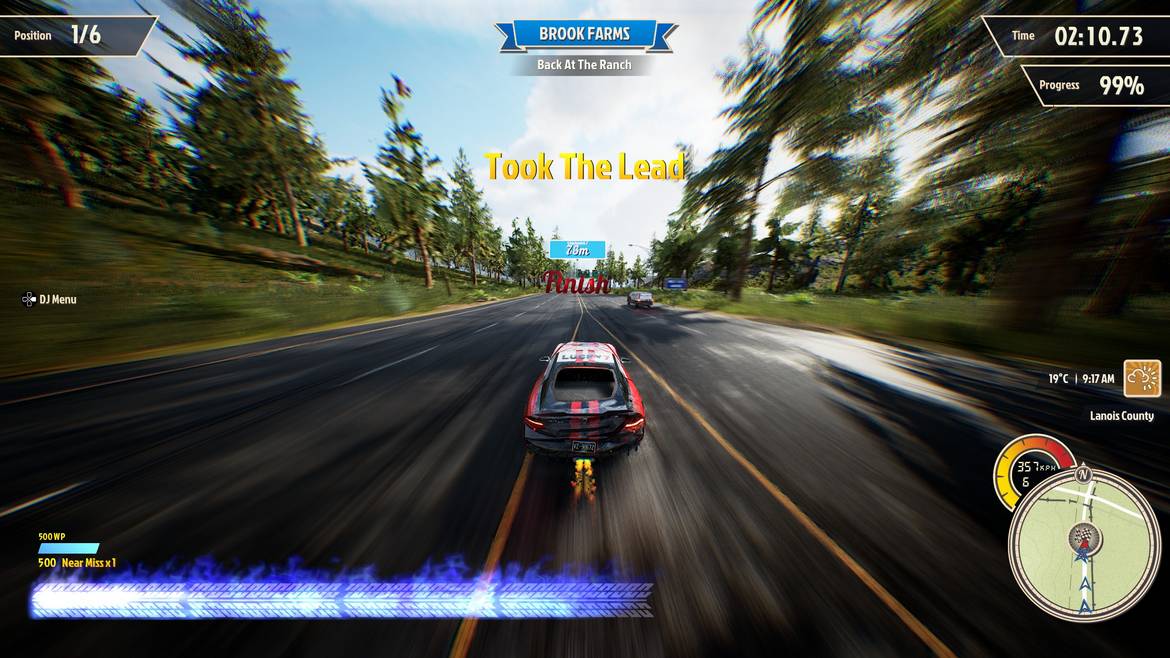Image resolution: width=1170 pixels, height=658 pixels.
Task: Click the orange weather icon
Action: [x=1142, y=379]
